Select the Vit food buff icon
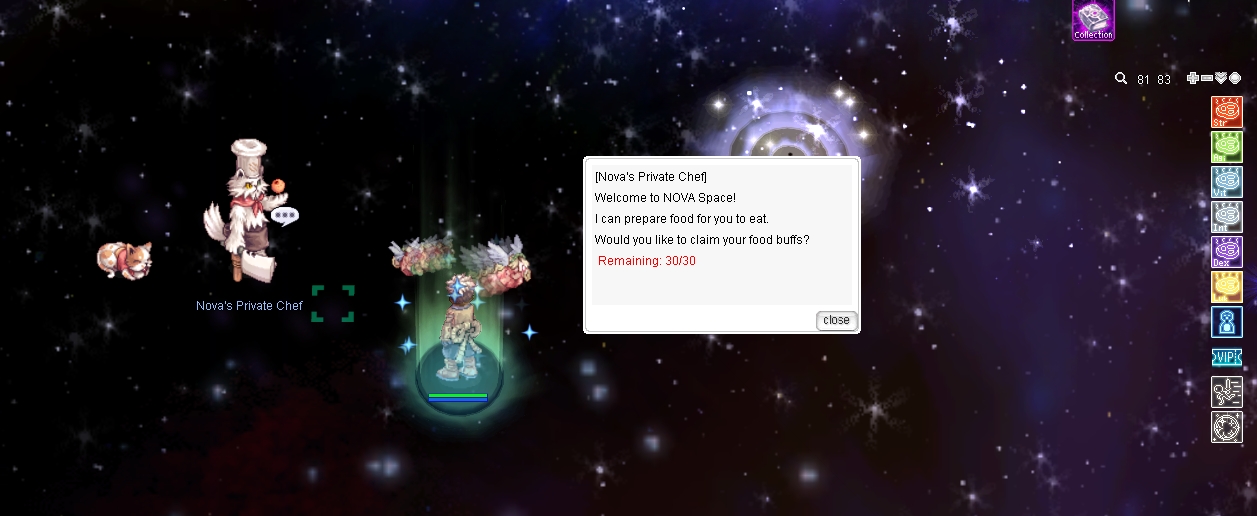This screenshot has width=1257, height=516. (x=1226, y=181)
